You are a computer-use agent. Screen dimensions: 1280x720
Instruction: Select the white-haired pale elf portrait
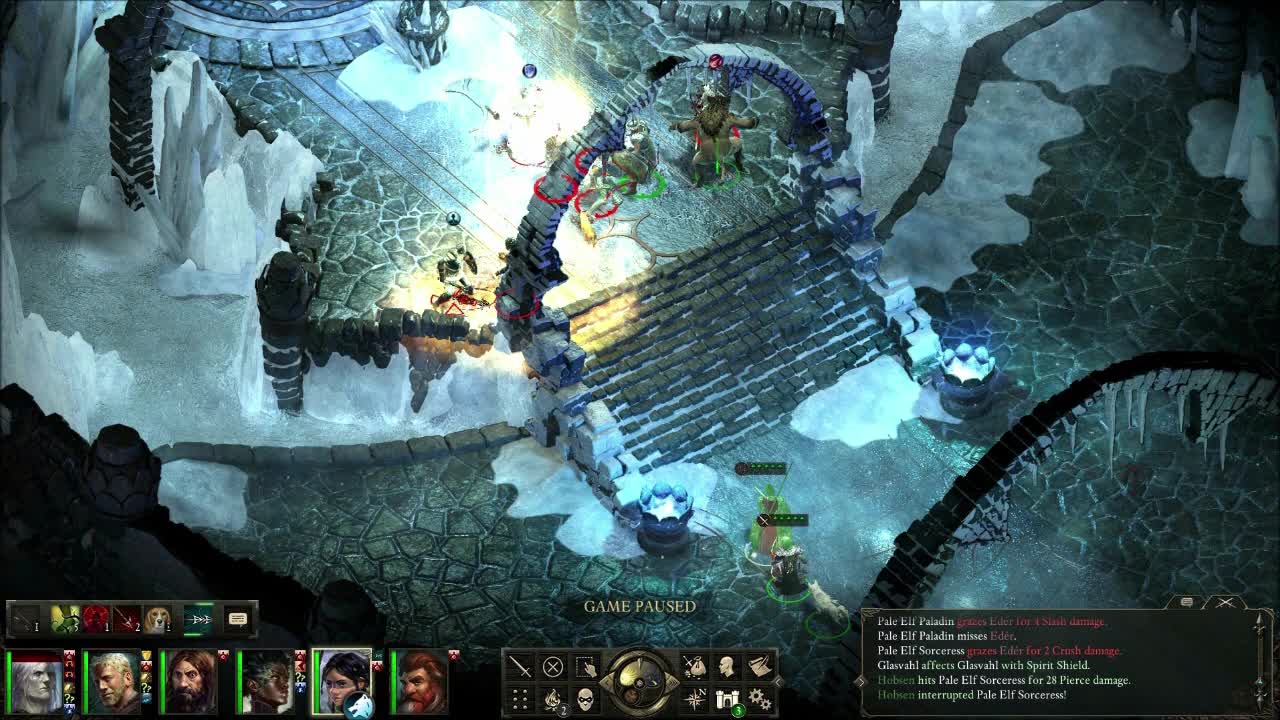point(37,682)
